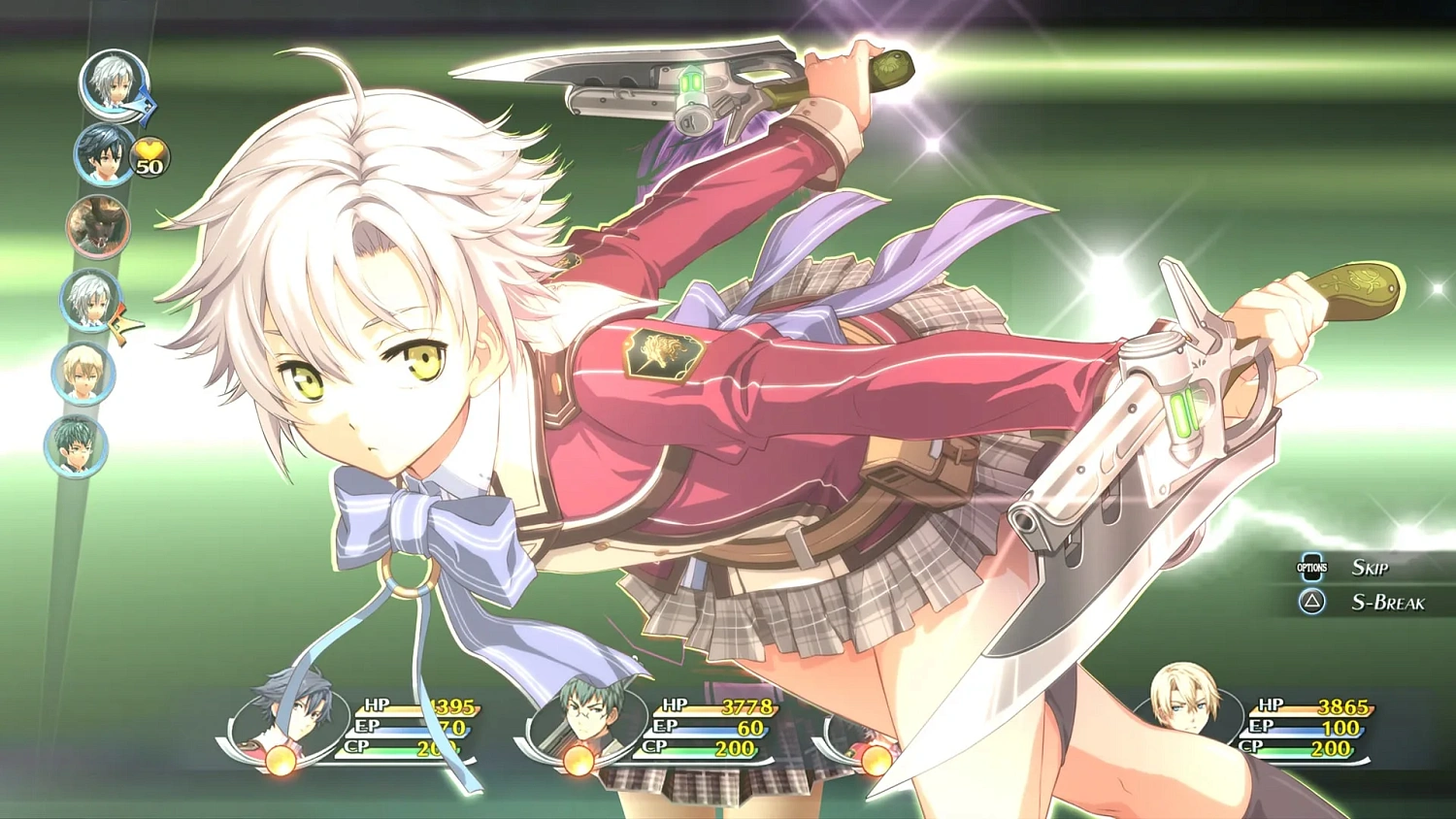Image resolution: width=1456 pixels, height=819 pixels.
Task: Click the OPTIONS controller button icon beside Skip
Action: point(1313,567)
